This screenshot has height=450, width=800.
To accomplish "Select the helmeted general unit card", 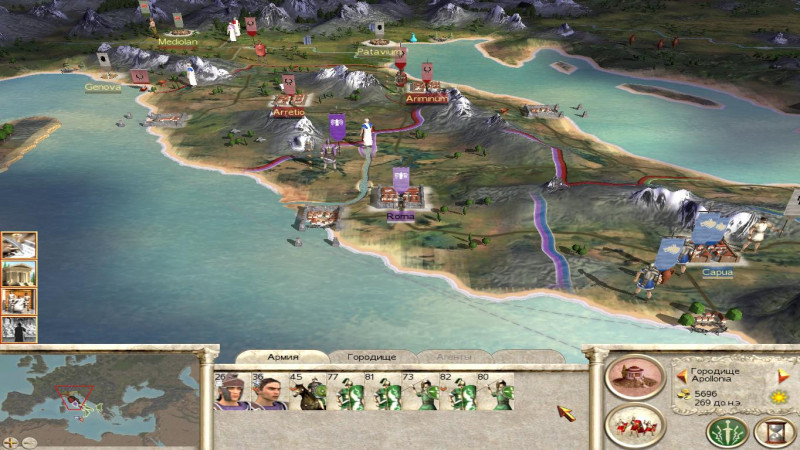I will (x=232, y=392).
